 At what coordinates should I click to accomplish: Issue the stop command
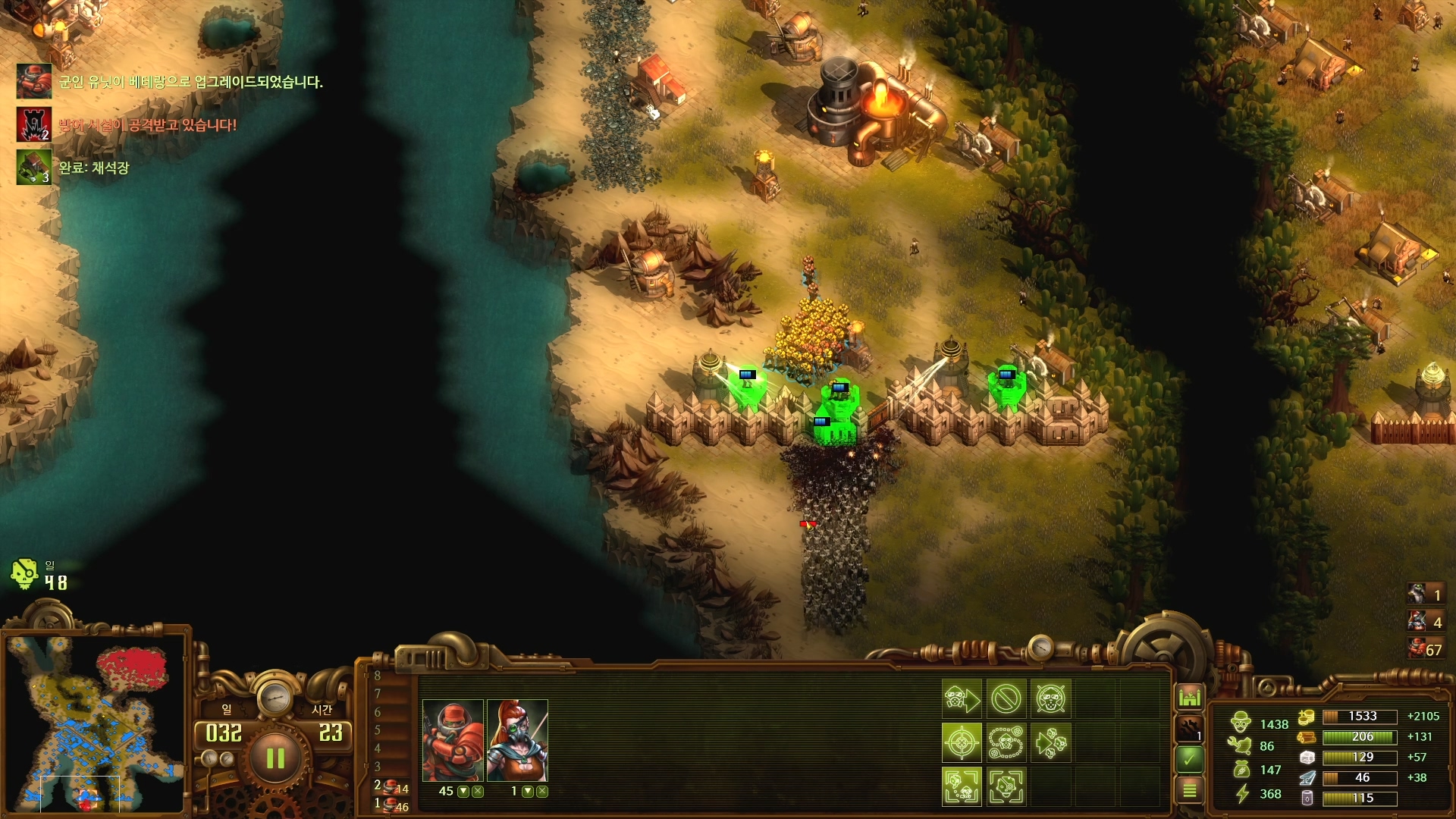point(1006,698)
